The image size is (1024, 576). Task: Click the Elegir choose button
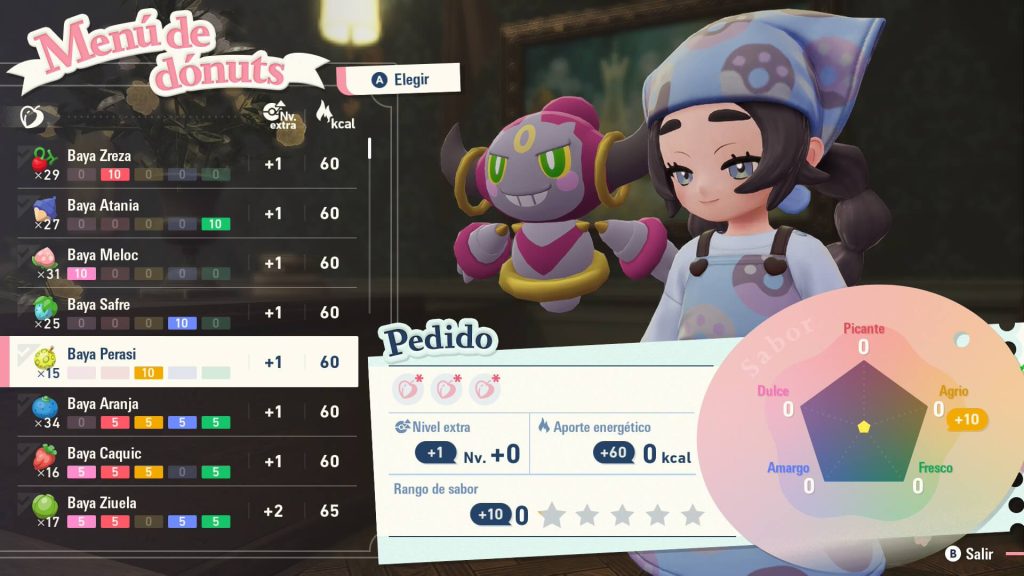point(399,79)
